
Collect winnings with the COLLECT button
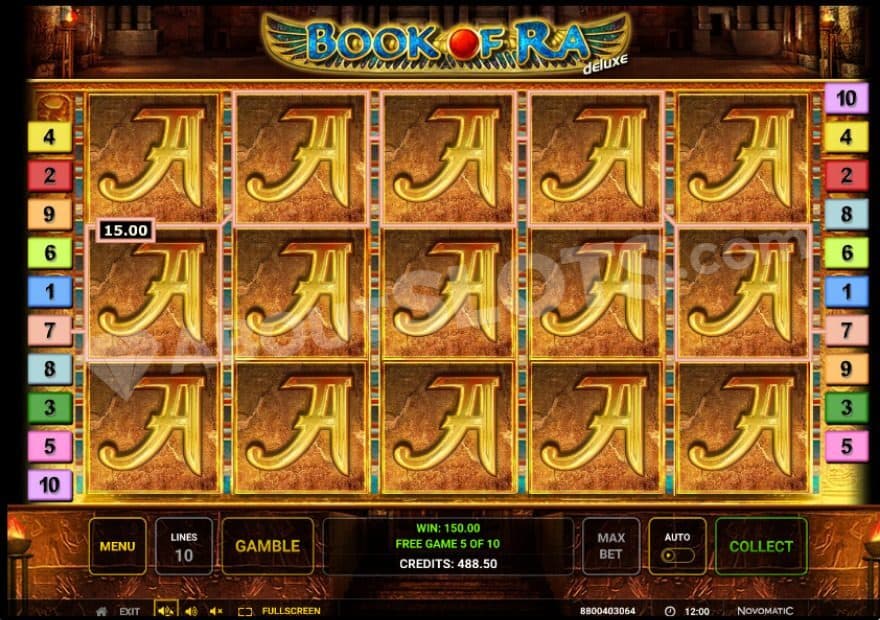(761, 546)
